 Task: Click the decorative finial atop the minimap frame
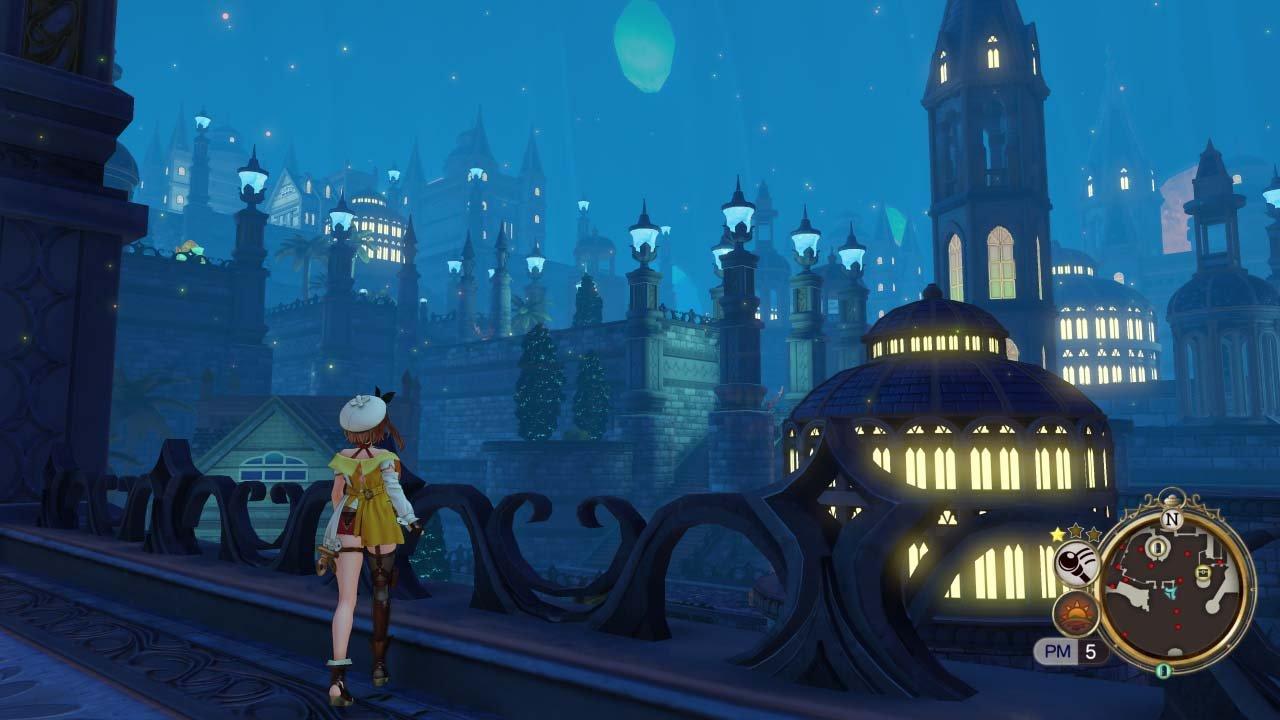[1174, 497]
